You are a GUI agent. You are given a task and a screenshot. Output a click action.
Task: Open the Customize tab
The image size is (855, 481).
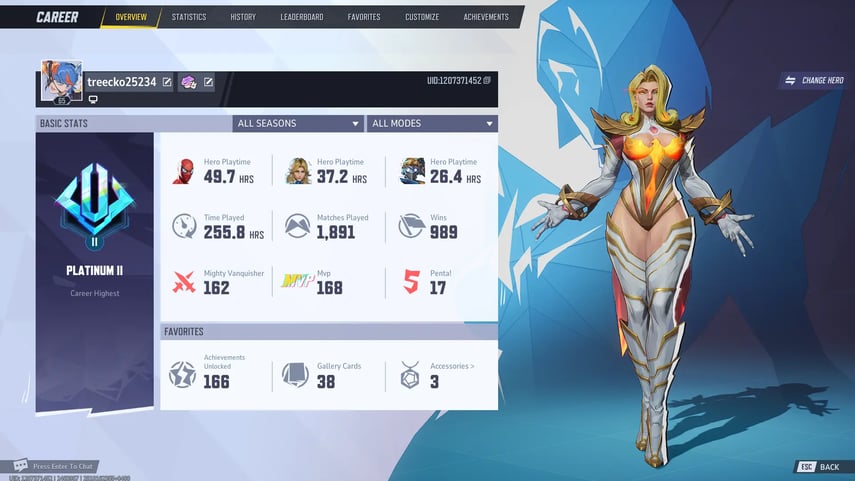coord(425,17)
